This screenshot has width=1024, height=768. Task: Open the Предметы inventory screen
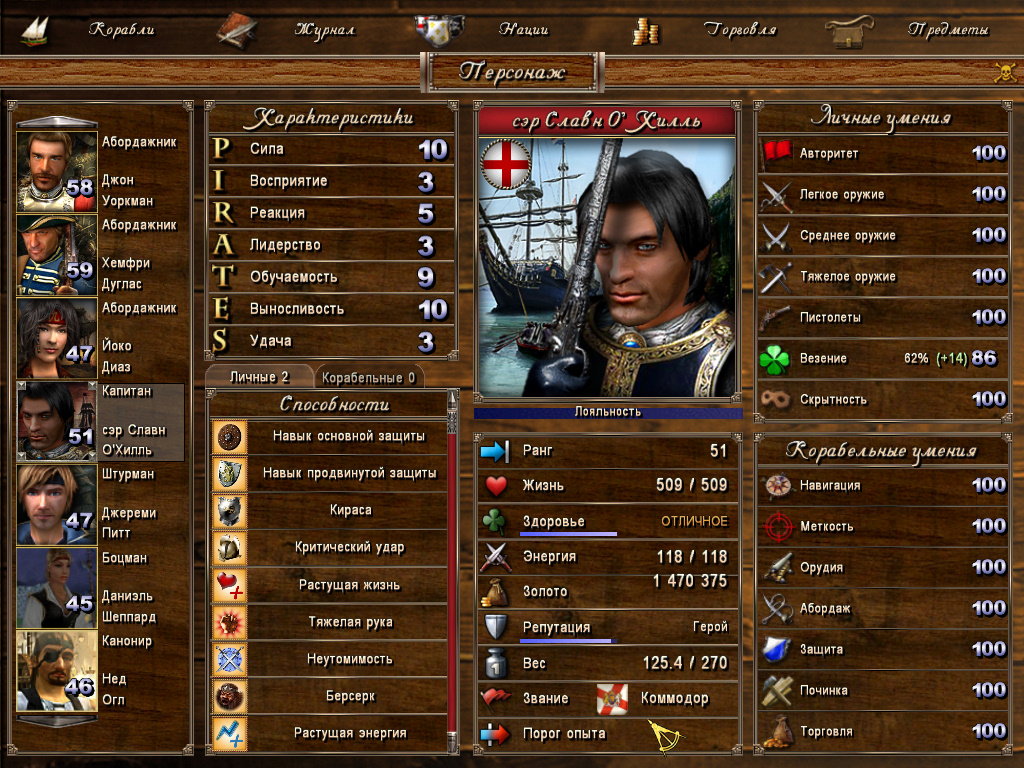pyautogui.click(x=948, y=30)
